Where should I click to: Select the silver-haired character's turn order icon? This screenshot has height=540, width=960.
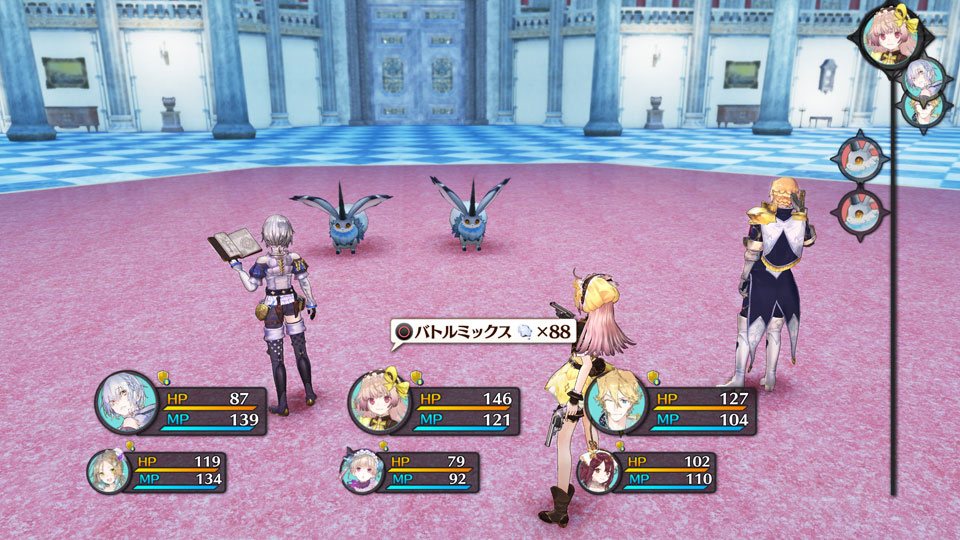(924, 77)
